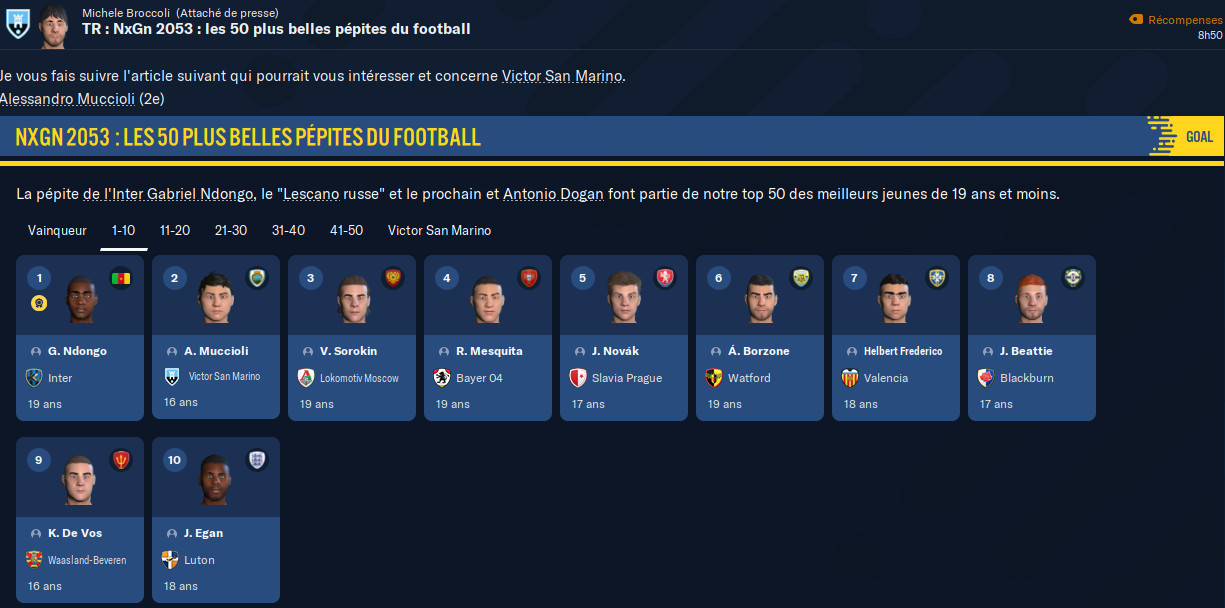Open J. Egan's player card
Screen dimensions: 1225x608
pyautogui.click(x=216, y=519)
